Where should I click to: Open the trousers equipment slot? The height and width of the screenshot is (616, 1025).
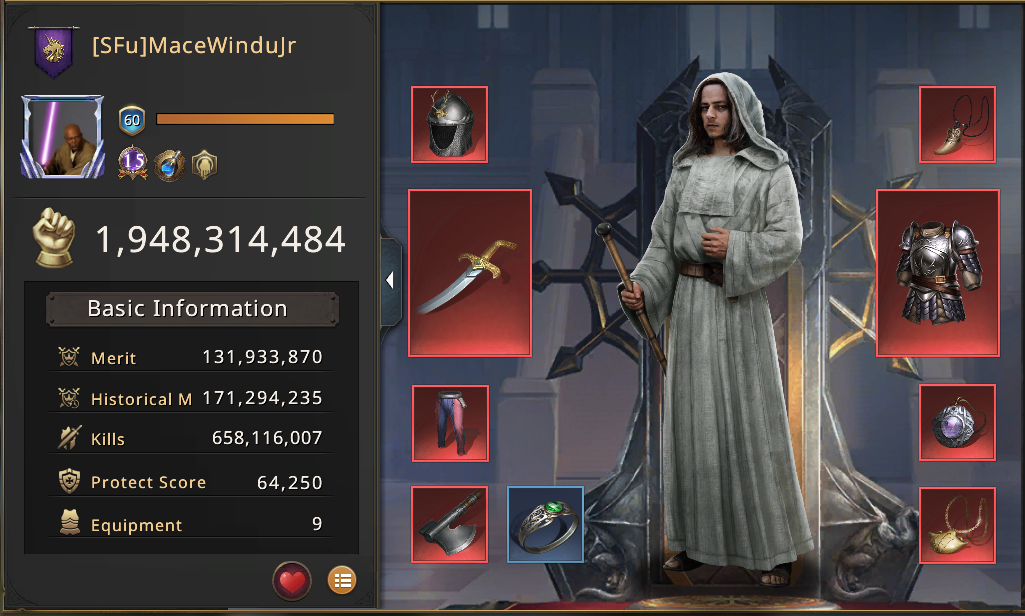(x=449, y=423)
